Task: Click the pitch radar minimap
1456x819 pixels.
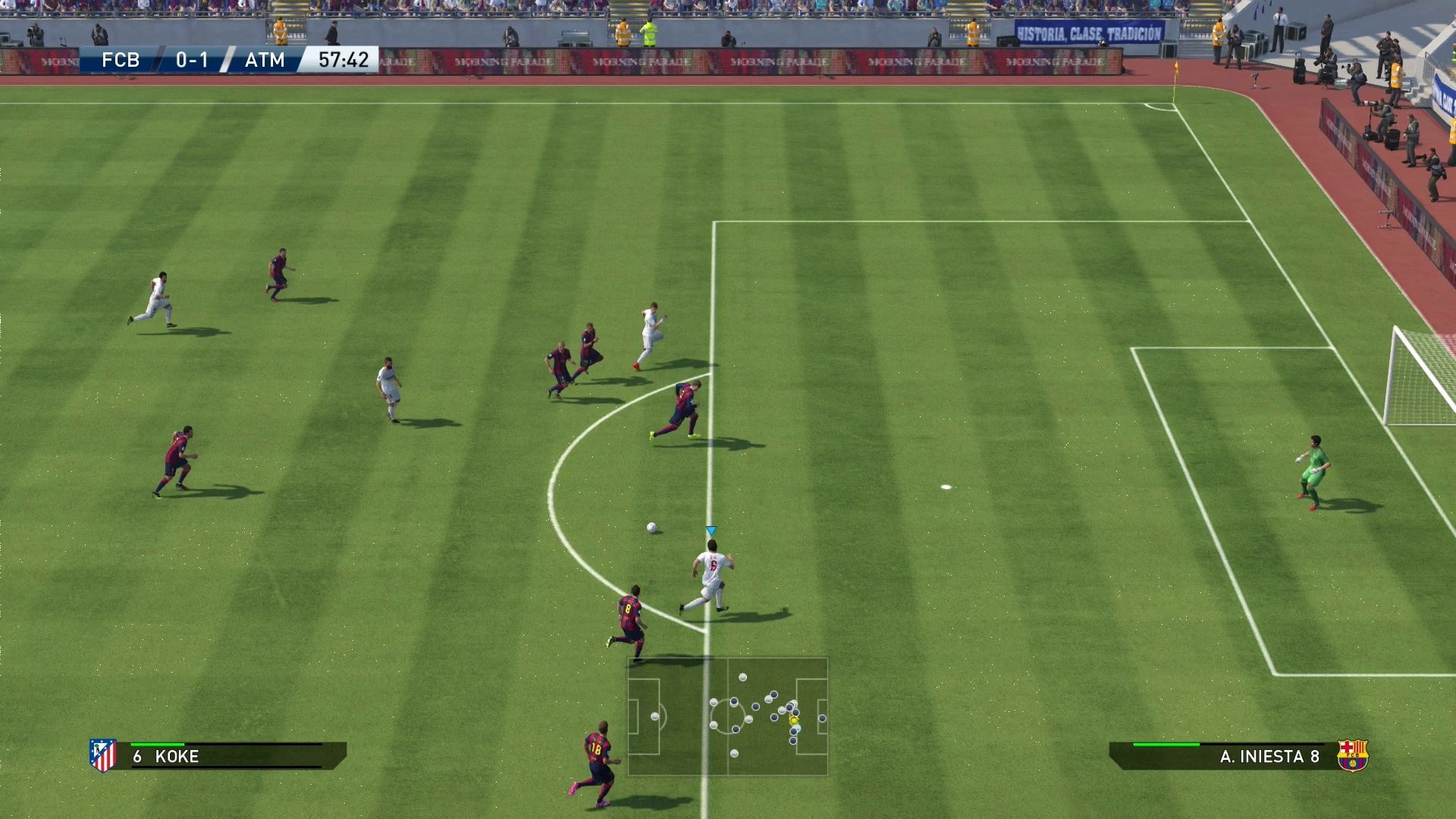Action: coord(727,717)
